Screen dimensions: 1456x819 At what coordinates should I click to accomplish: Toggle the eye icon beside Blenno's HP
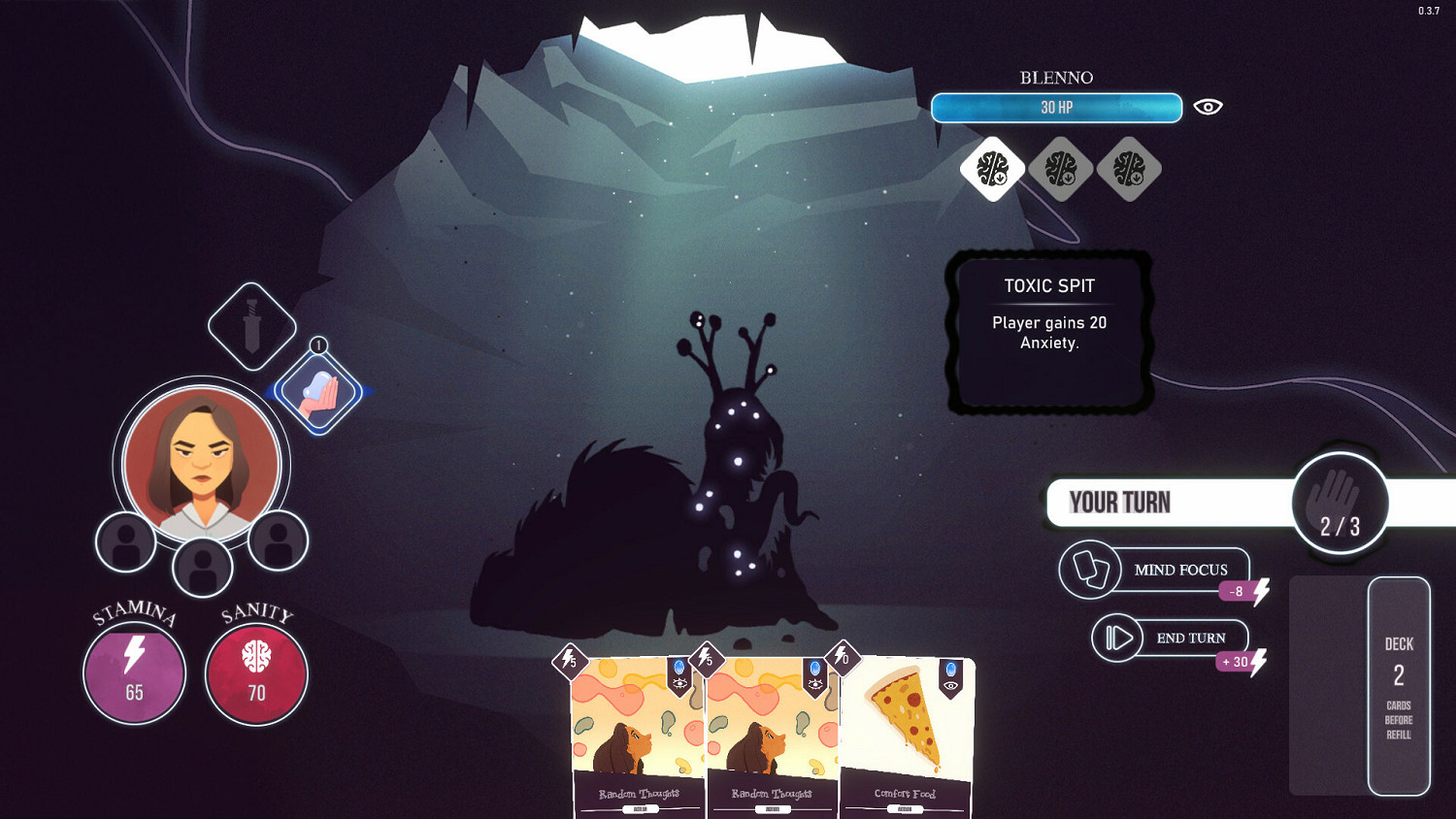tap(1208, 107)
